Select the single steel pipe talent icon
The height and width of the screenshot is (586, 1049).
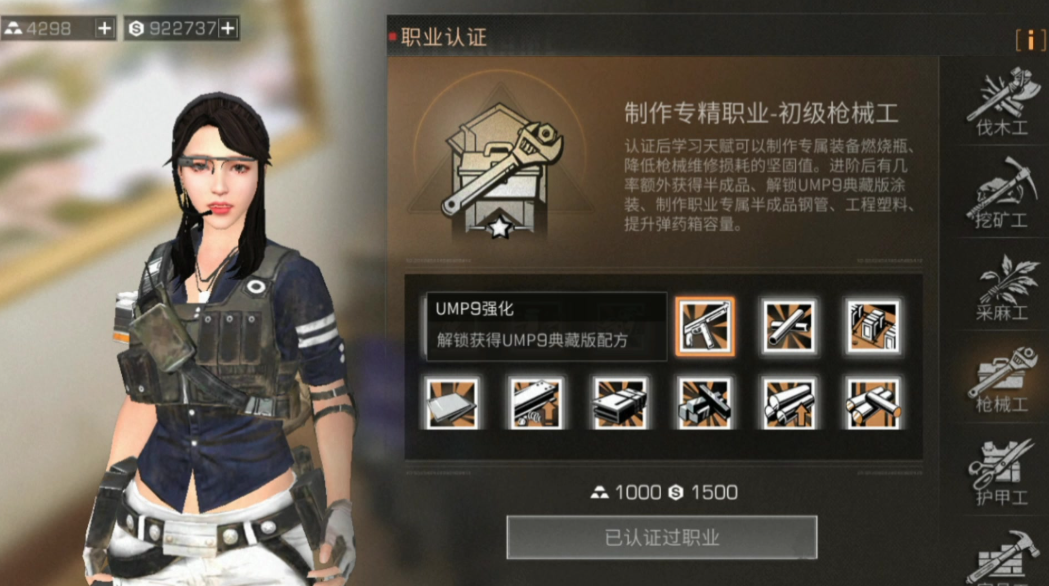(x=788, y=326)
